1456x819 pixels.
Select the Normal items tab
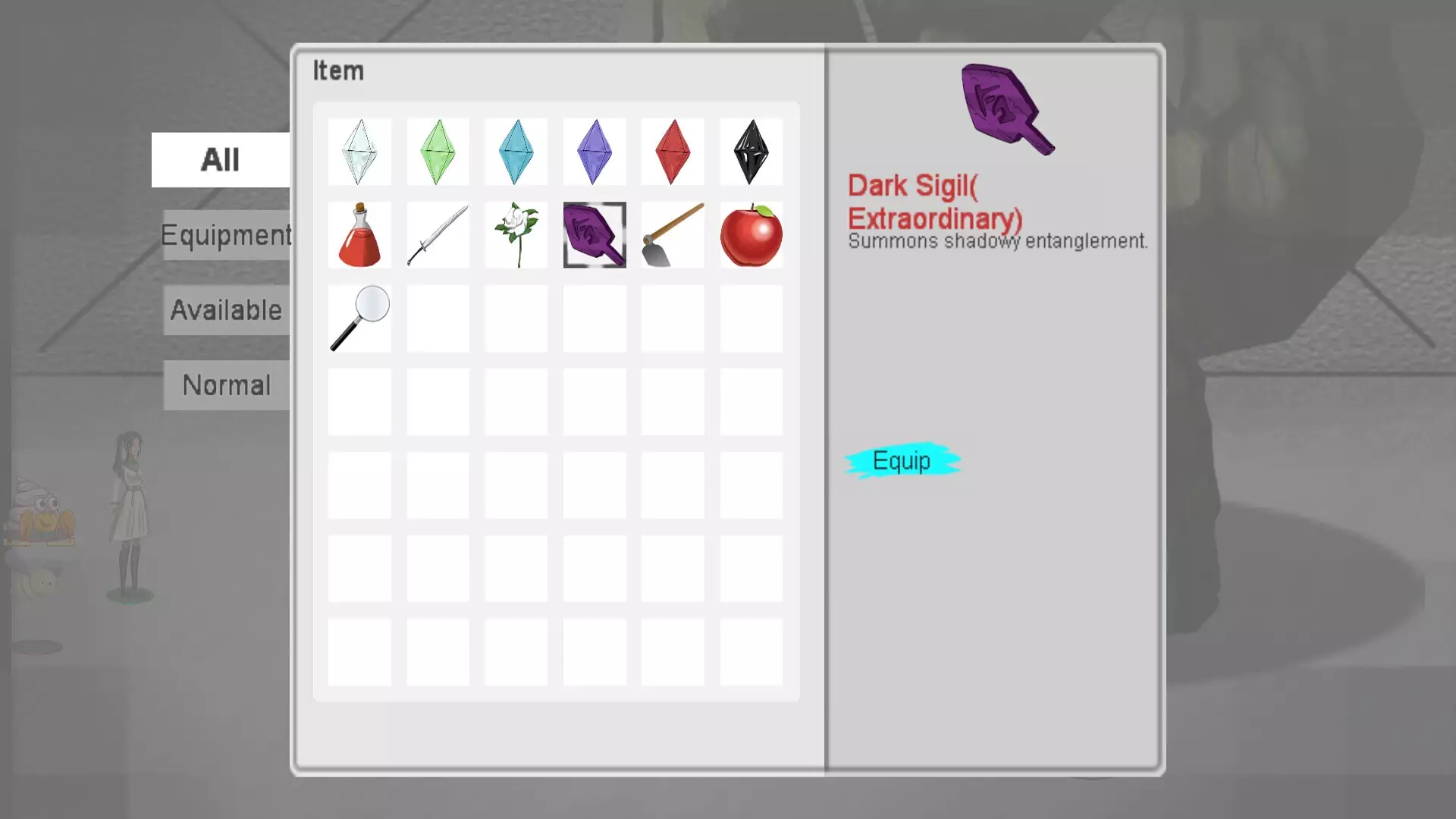(226, 385)
